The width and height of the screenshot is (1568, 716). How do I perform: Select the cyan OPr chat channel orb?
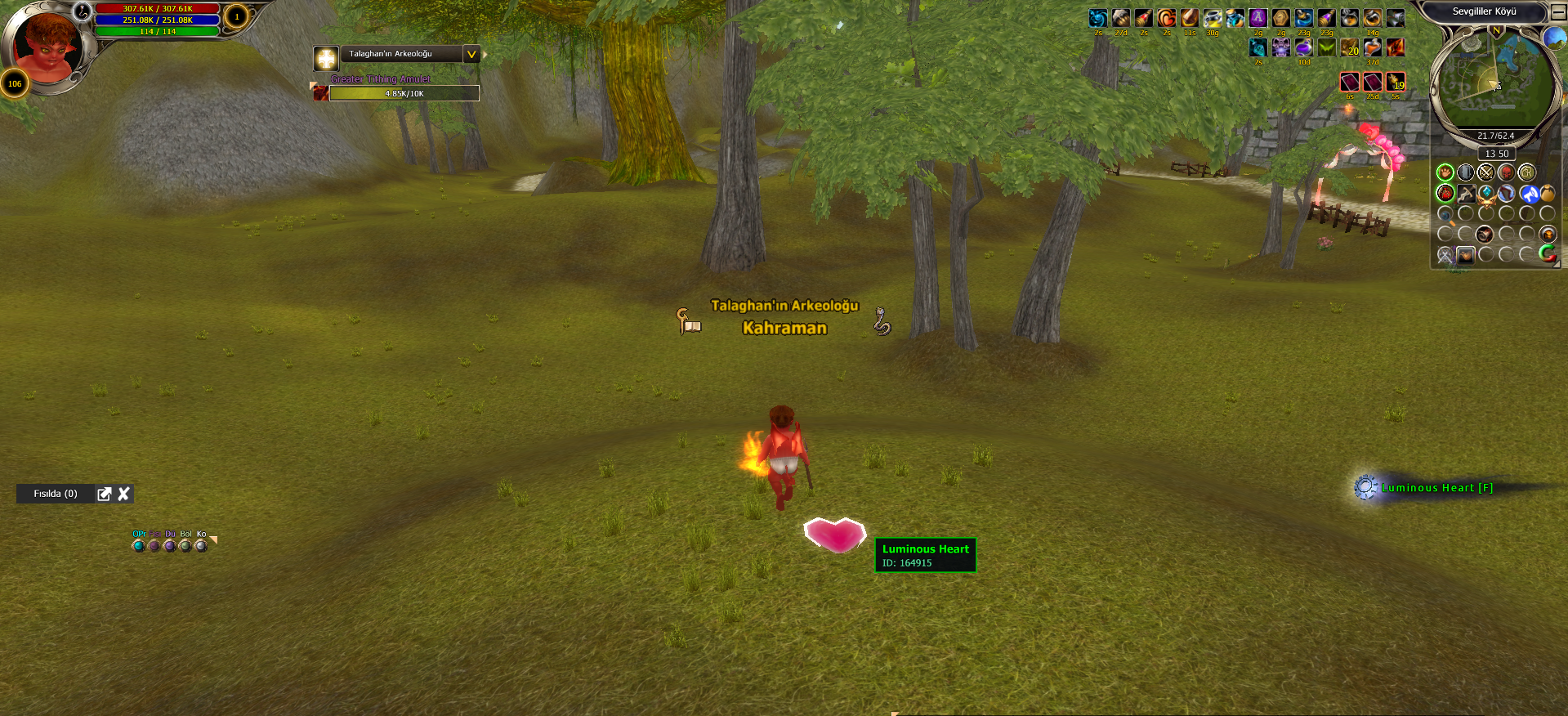click(x=138, y=546)
